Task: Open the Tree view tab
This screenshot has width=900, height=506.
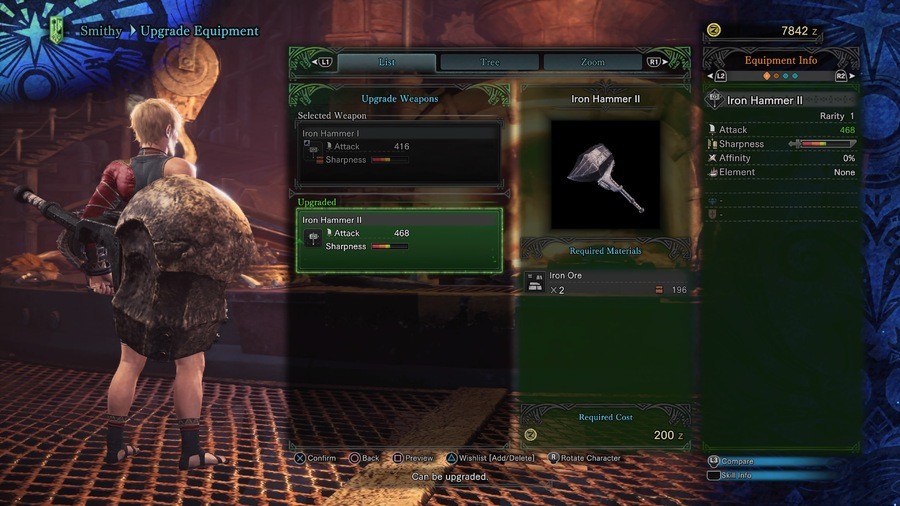Action: 490,62
